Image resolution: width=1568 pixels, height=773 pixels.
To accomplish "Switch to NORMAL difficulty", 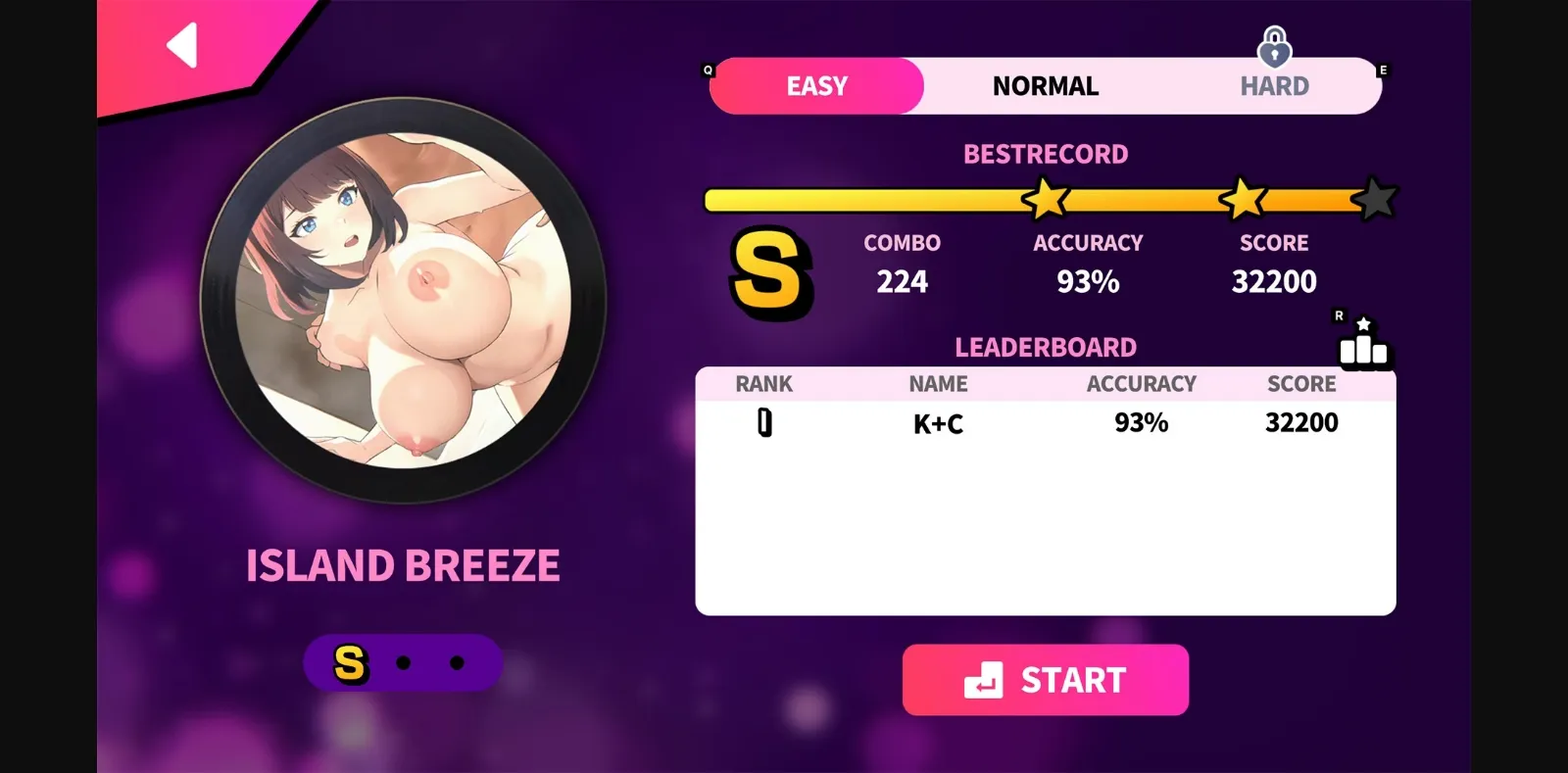I will [x=1045, y=86].
